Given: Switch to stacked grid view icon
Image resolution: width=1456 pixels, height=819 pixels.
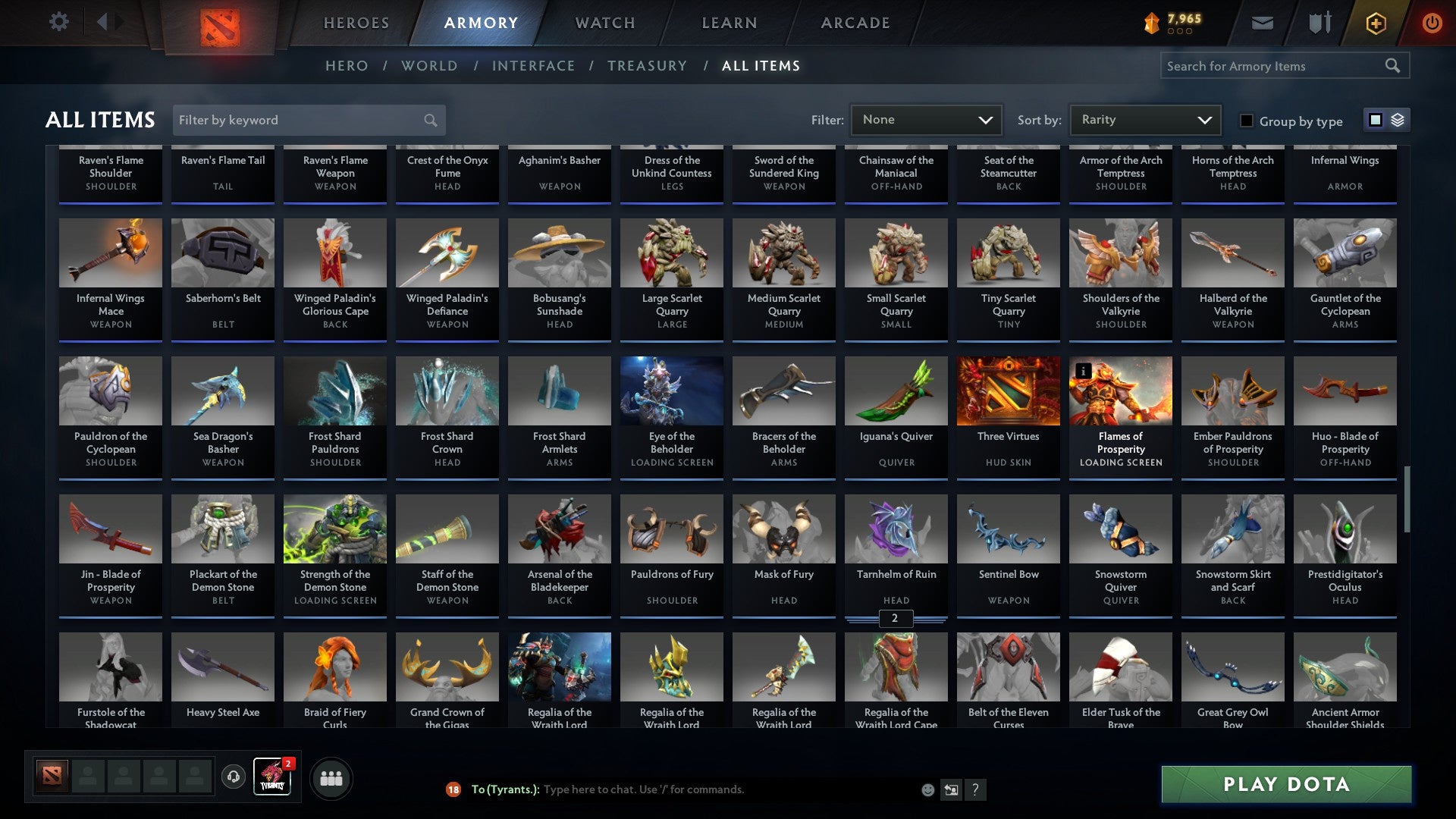Looking at the screenshot, I should point(1397,120).
